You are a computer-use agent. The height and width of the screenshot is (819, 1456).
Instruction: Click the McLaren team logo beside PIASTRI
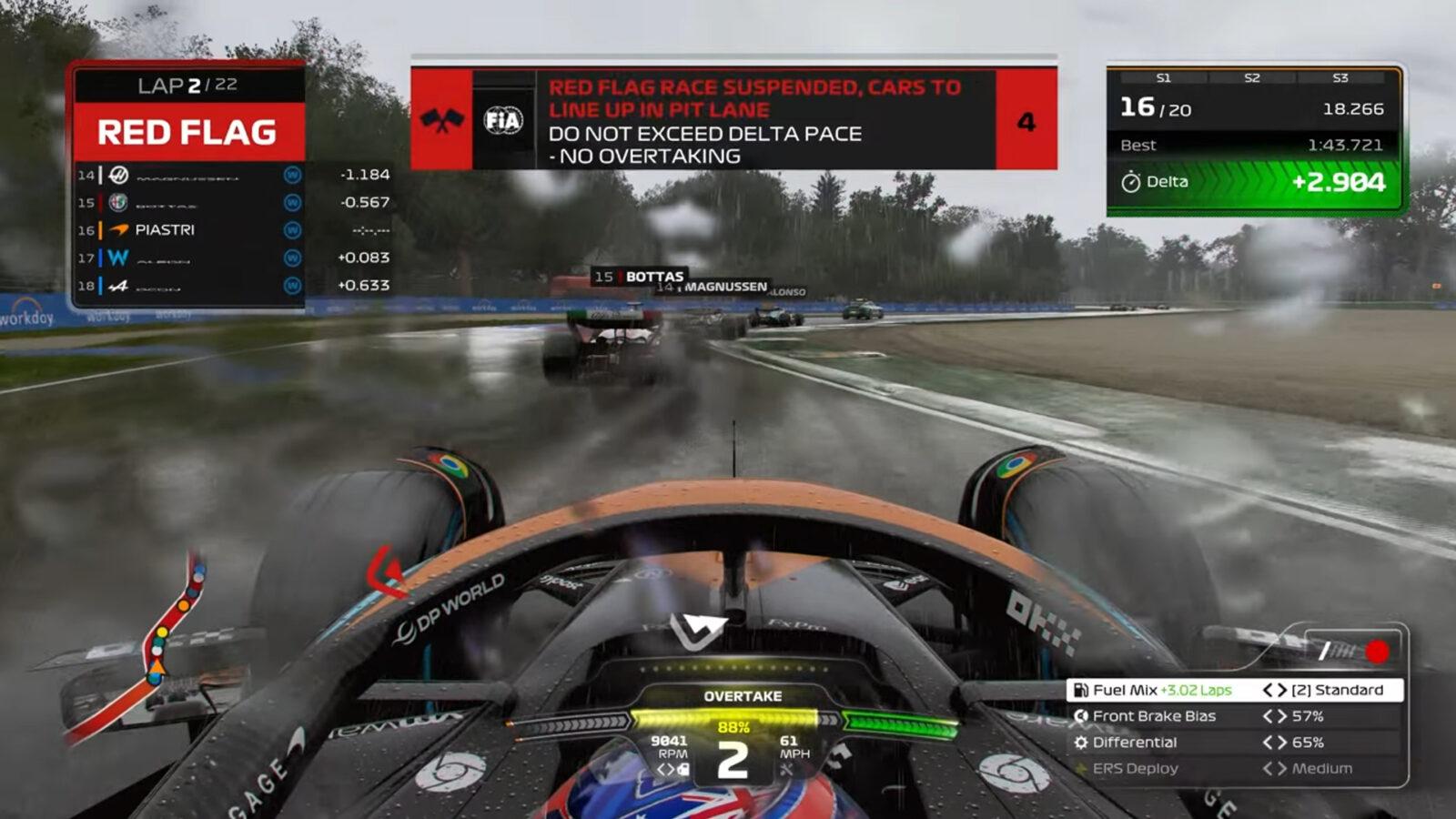coord(120,230)
